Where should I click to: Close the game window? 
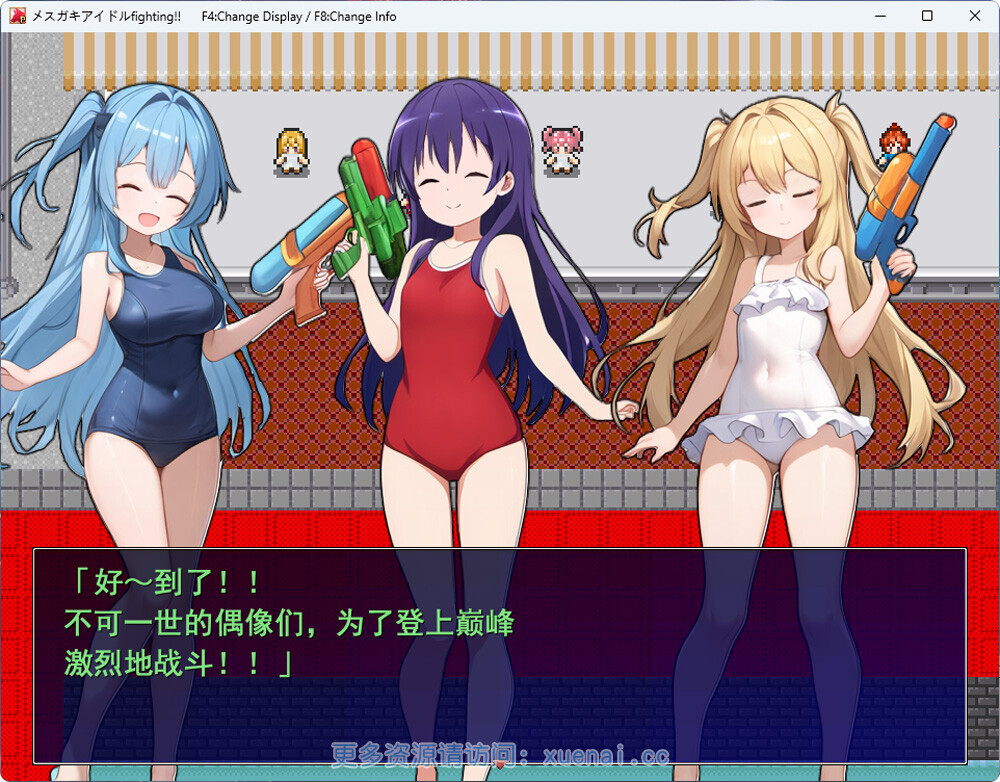pyautogui.click(x=975, y=16)
